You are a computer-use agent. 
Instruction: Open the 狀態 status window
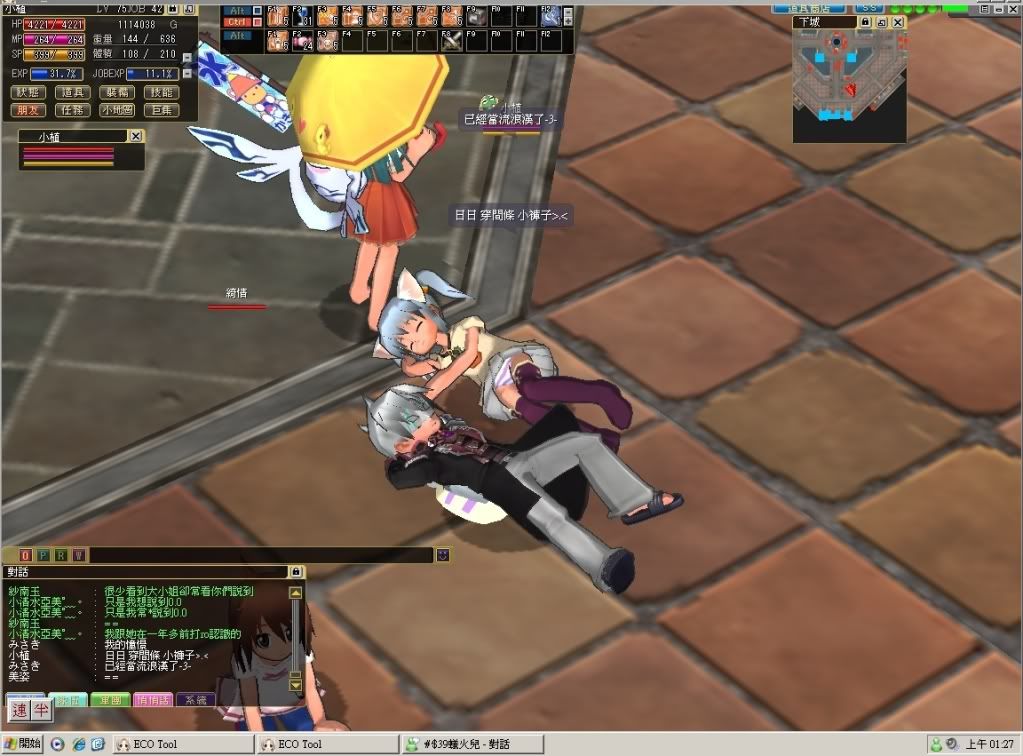click(29, 92)
